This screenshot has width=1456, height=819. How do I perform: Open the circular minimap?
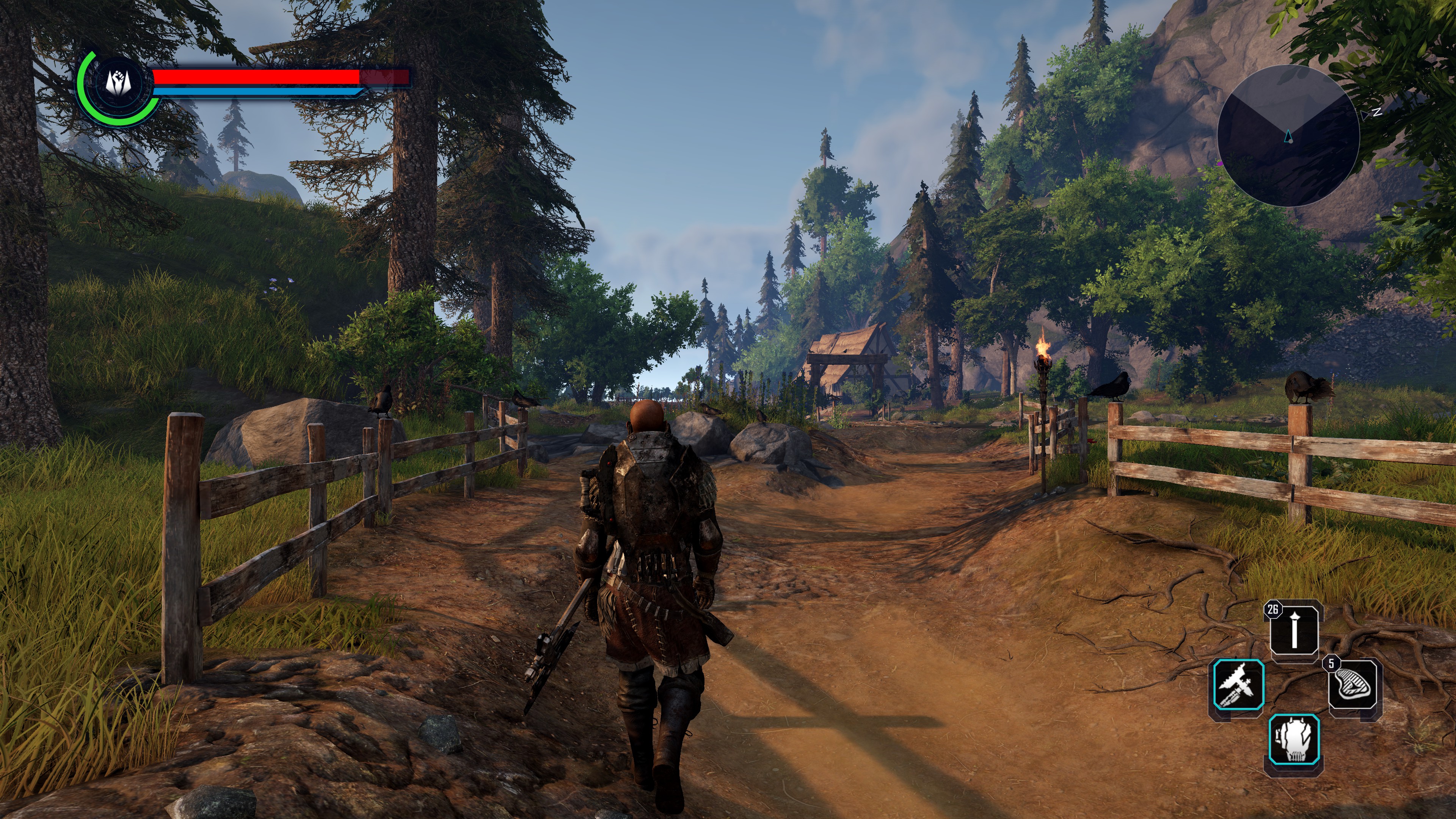click(1288, 135)
